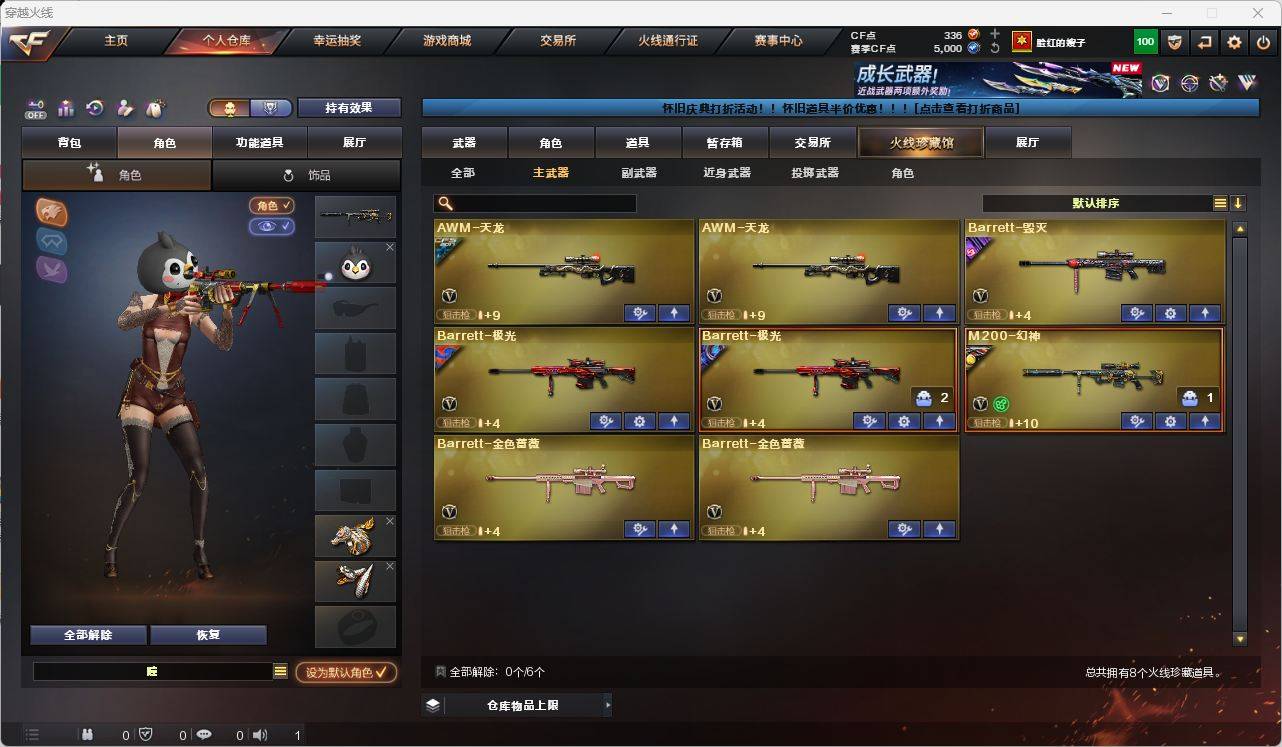1282x747 pixels.
Task: Toggle the eye visibility switch next to 角色
Action: click(x=271, y=227)
